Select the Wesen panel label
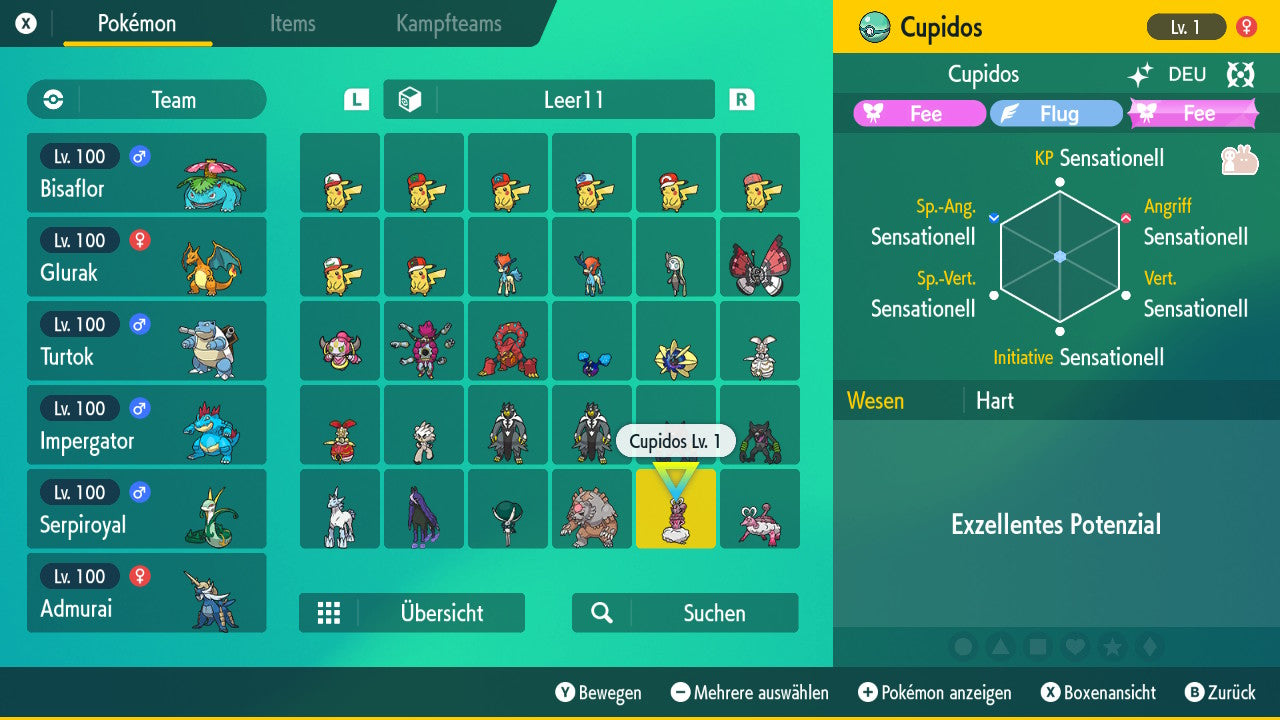 coord(875,401)
